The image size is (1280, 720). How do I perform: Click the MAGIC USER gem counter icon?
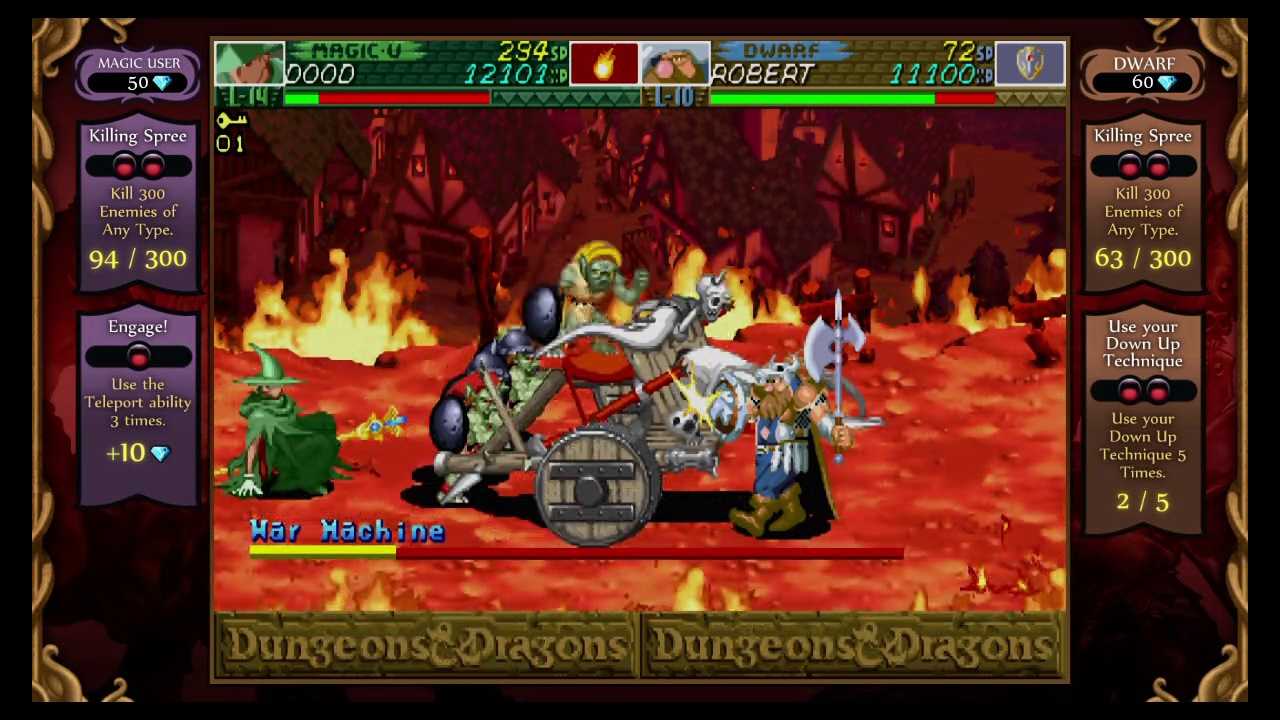click(x=161, y=83)
